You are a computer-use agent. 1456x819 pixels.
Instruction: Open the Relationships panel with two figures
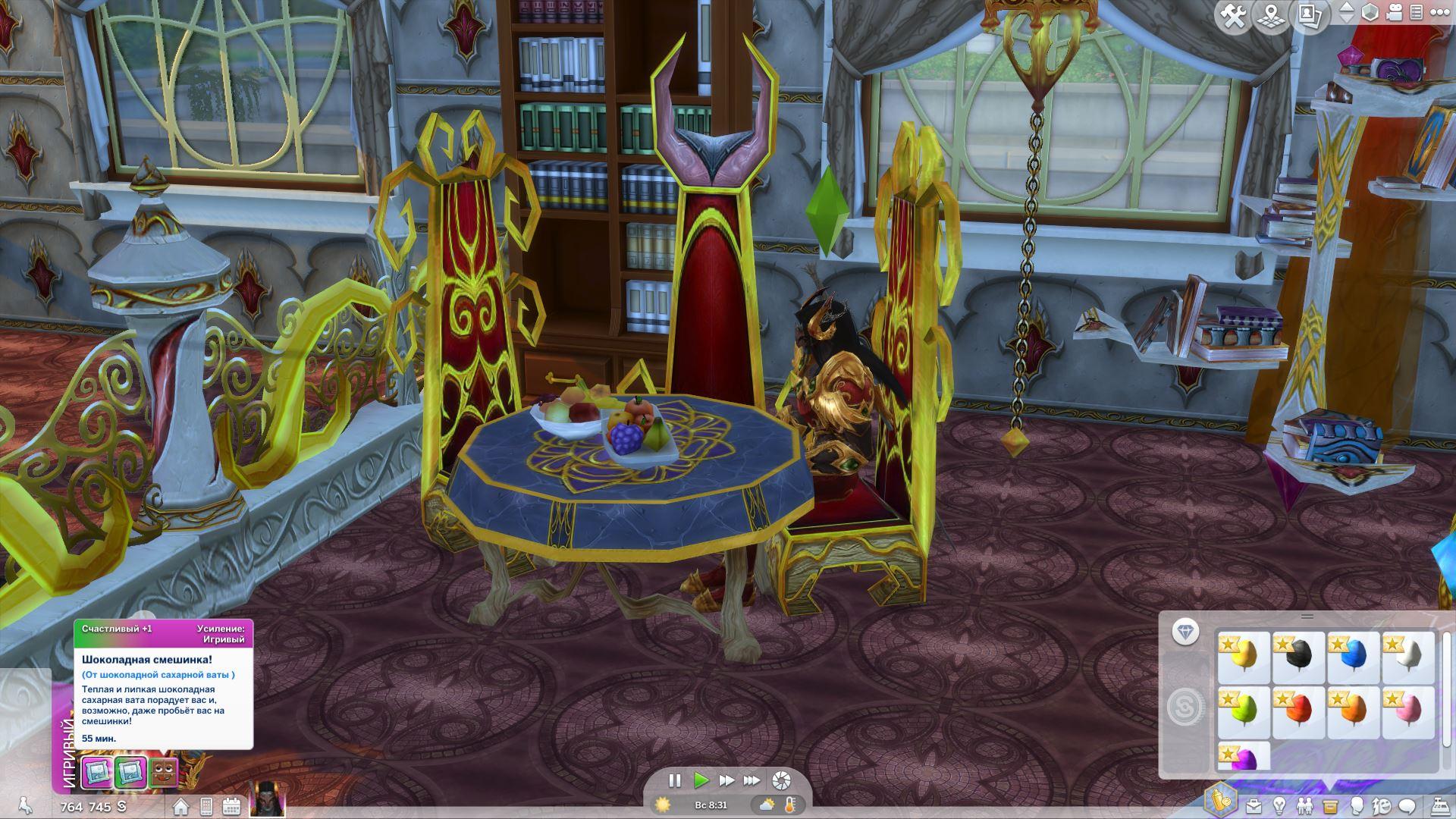coord(1304,805)
